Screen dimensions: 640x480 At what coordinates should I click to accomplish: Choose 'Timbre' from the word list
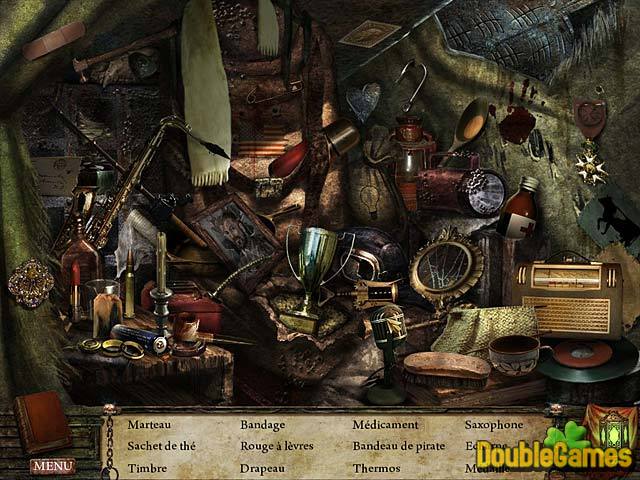pyautogui.click(x=145, y=467)
